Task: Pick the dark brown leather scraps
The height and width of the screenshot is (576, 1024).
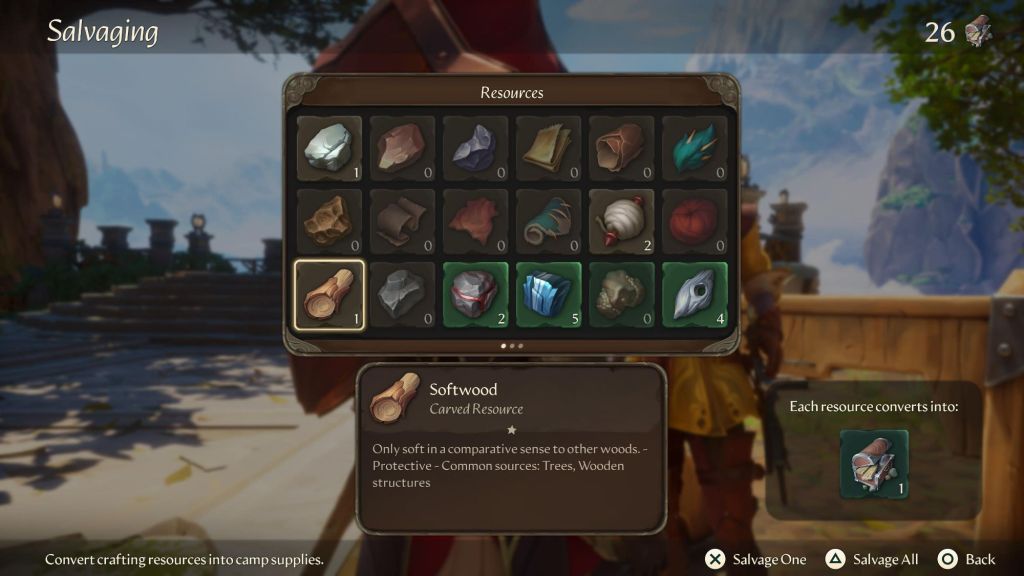Action: pyautogui.click(x=402, y=221)
